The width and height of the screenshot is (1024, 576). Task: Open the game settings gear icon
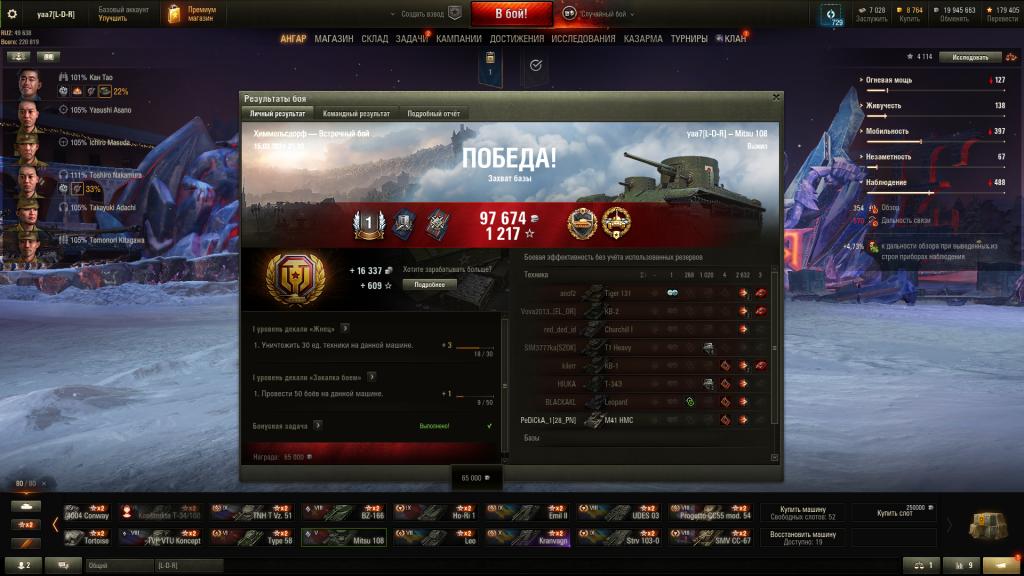(13, 13)
